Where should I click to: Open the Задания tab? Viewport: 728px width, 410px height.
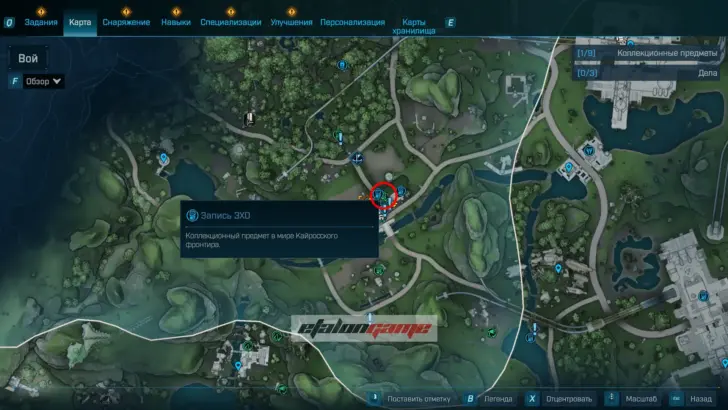click(x=41, y=21)
